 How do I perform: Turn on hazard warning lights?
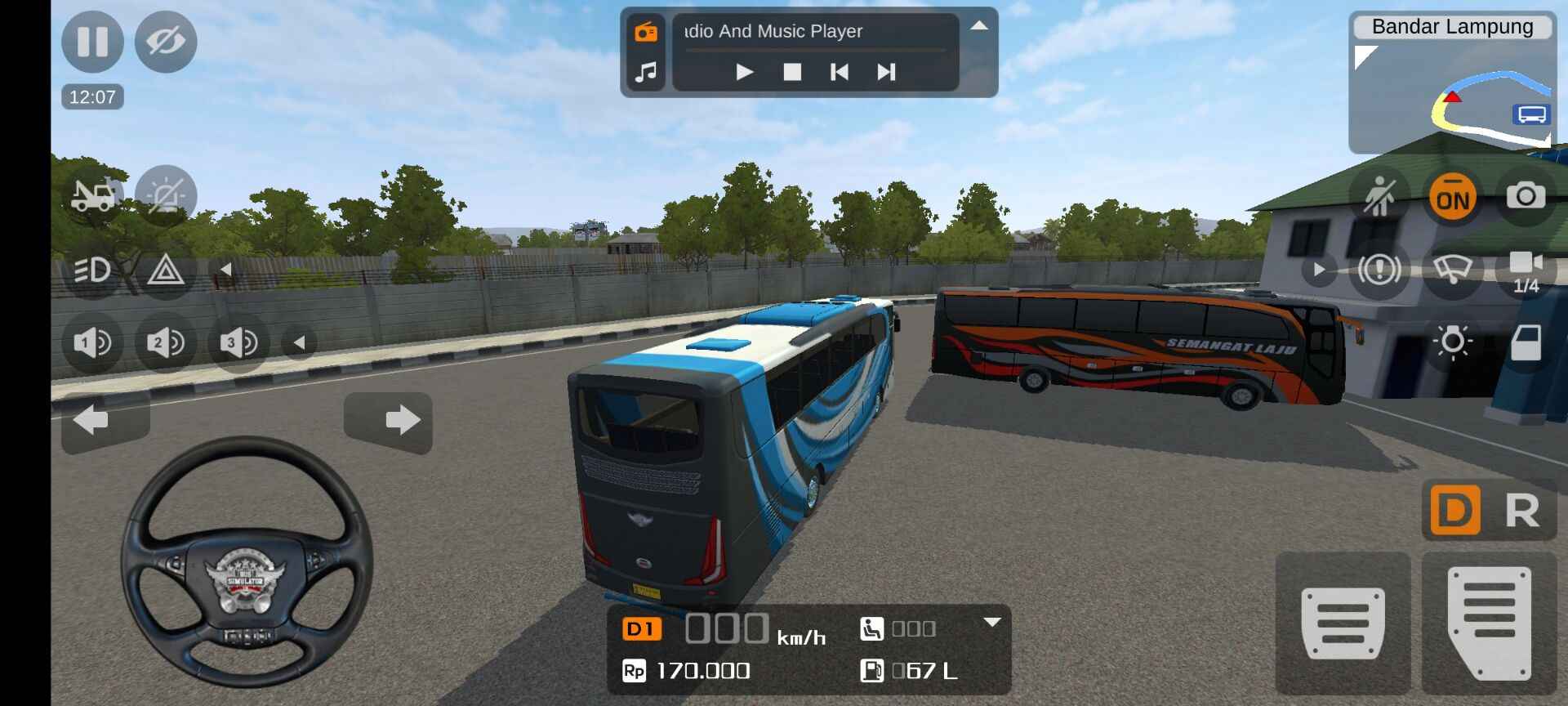(x=166, y=269)
